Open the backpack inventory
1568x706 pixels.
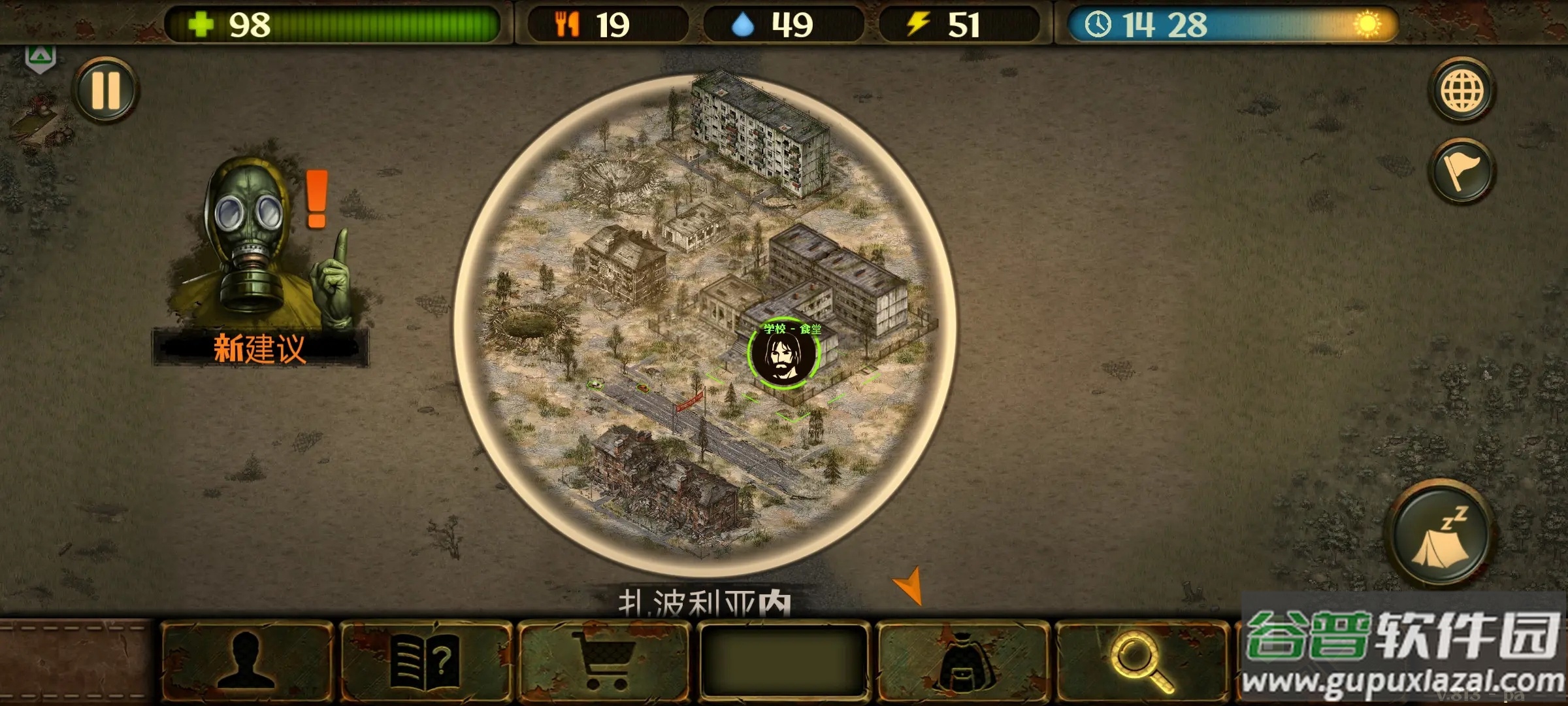(962, 662)
